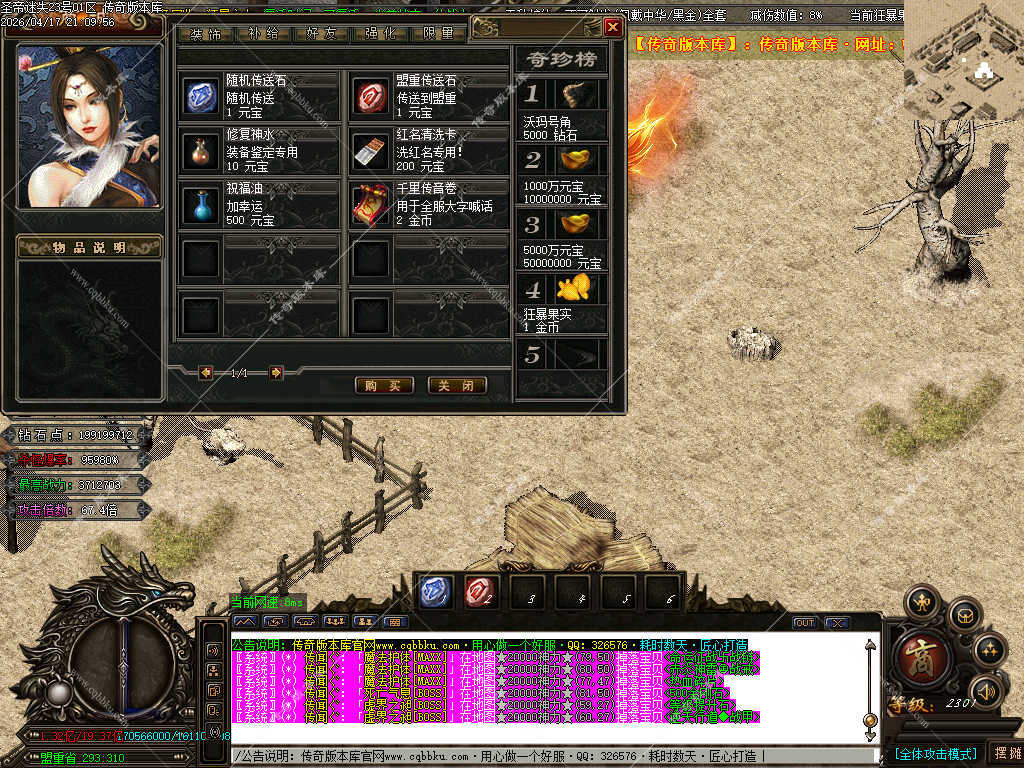Choose the 千里传音卷 scroll item

(372, 204)
